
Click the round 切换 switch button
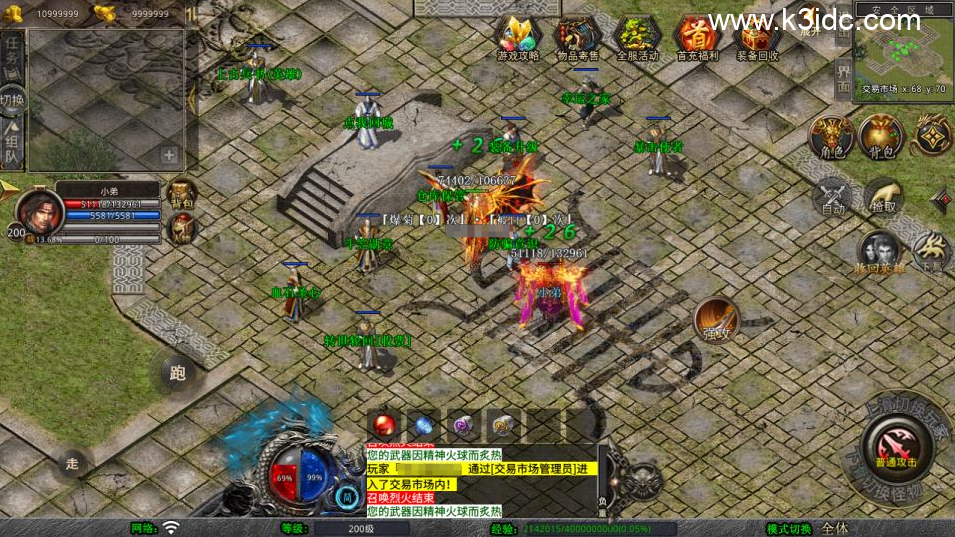point(12,100)
